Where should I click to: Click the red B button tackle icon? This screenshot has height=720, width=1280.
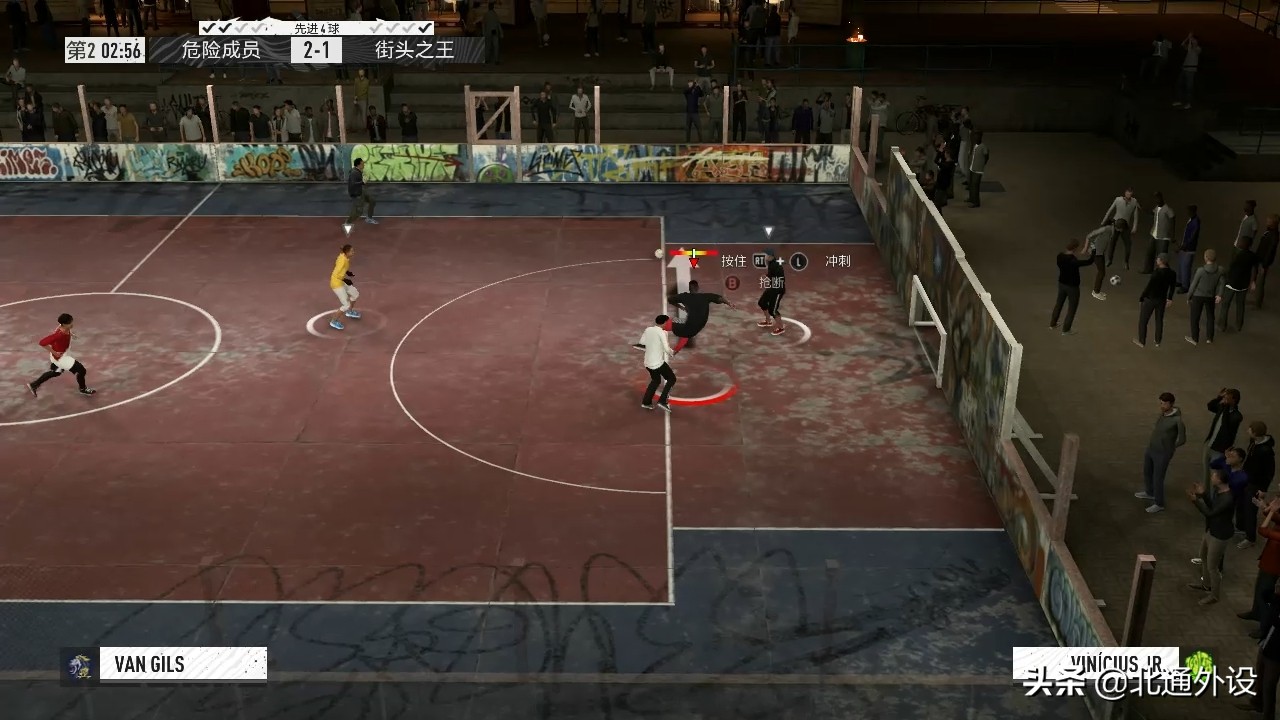pyautogui.click(x=733, y=282)
